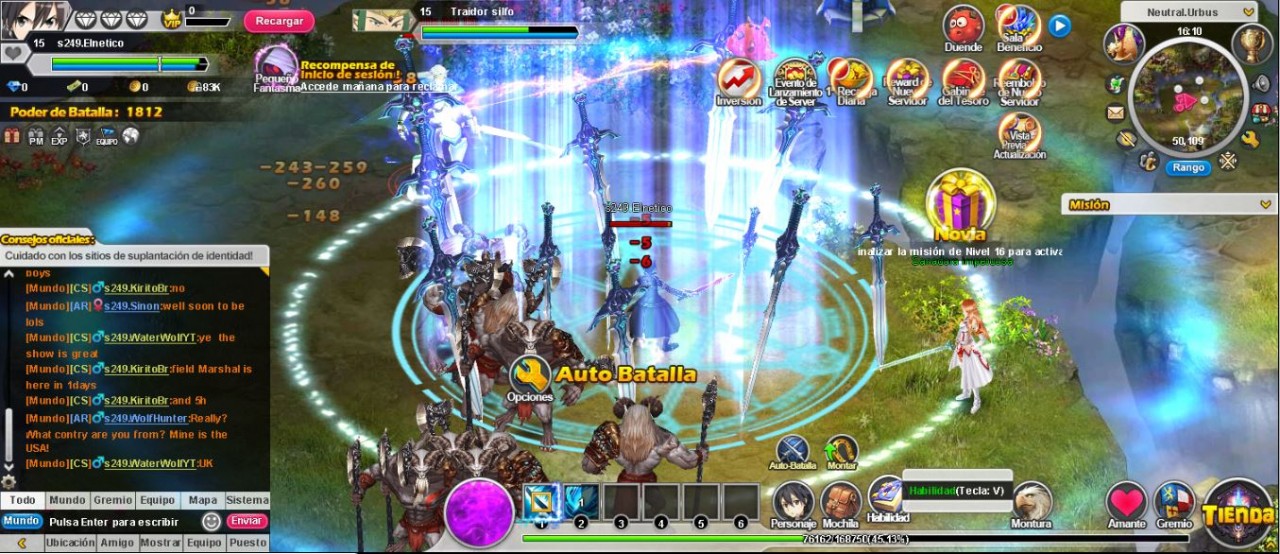1280x554 pixels.
Task: Open Vista Previa Actualización
Action: click(x=1019, y=133)
